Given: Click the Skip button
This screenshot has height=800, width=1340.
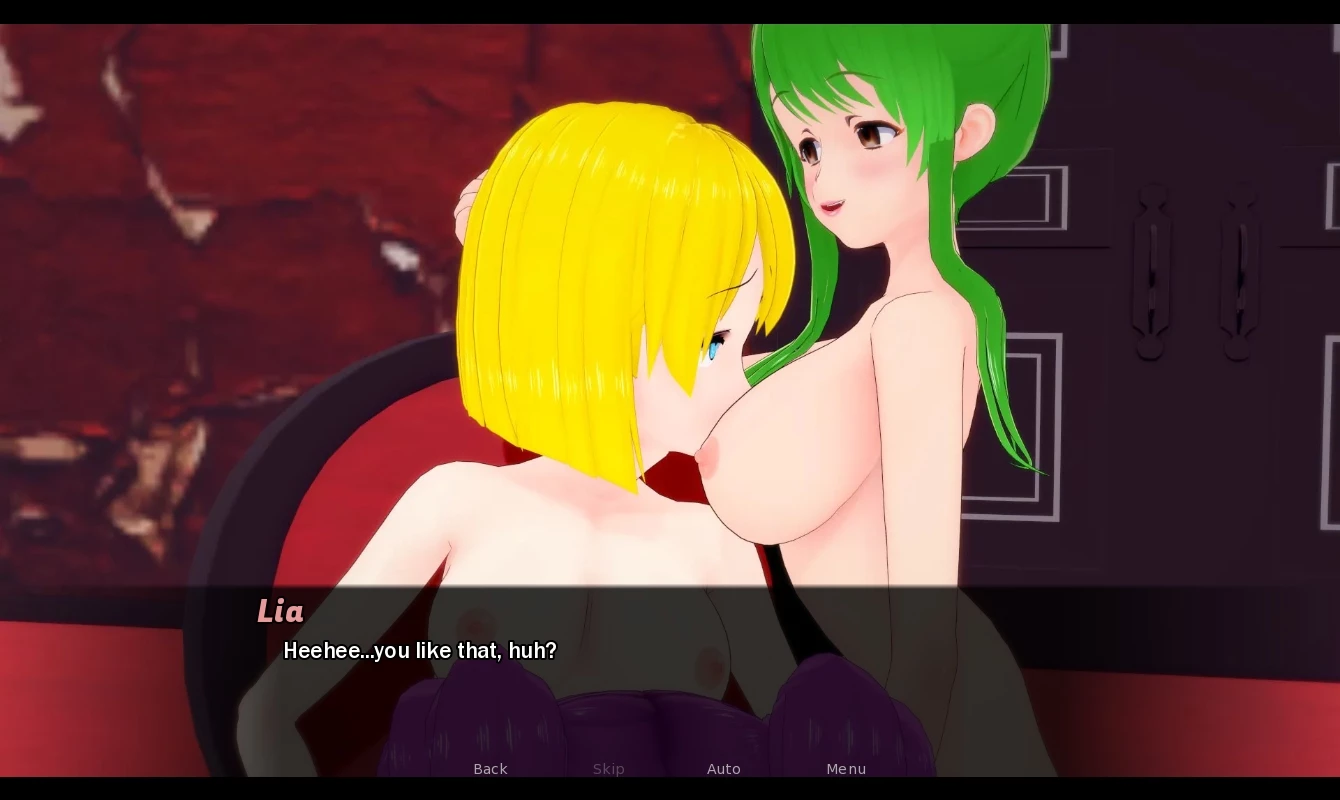Looking at the screenshot, I should tap(608, 769).
